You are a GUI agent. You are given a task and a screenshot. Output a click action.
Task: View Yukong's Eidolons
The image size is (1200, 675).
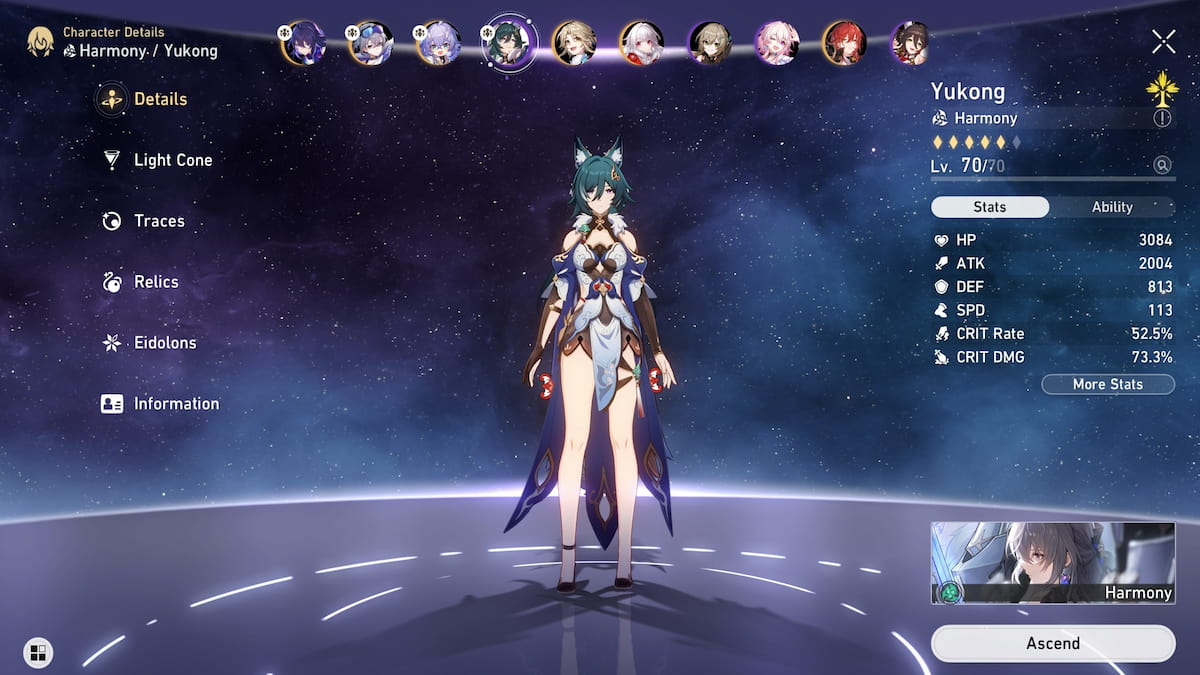pos(164,343)
